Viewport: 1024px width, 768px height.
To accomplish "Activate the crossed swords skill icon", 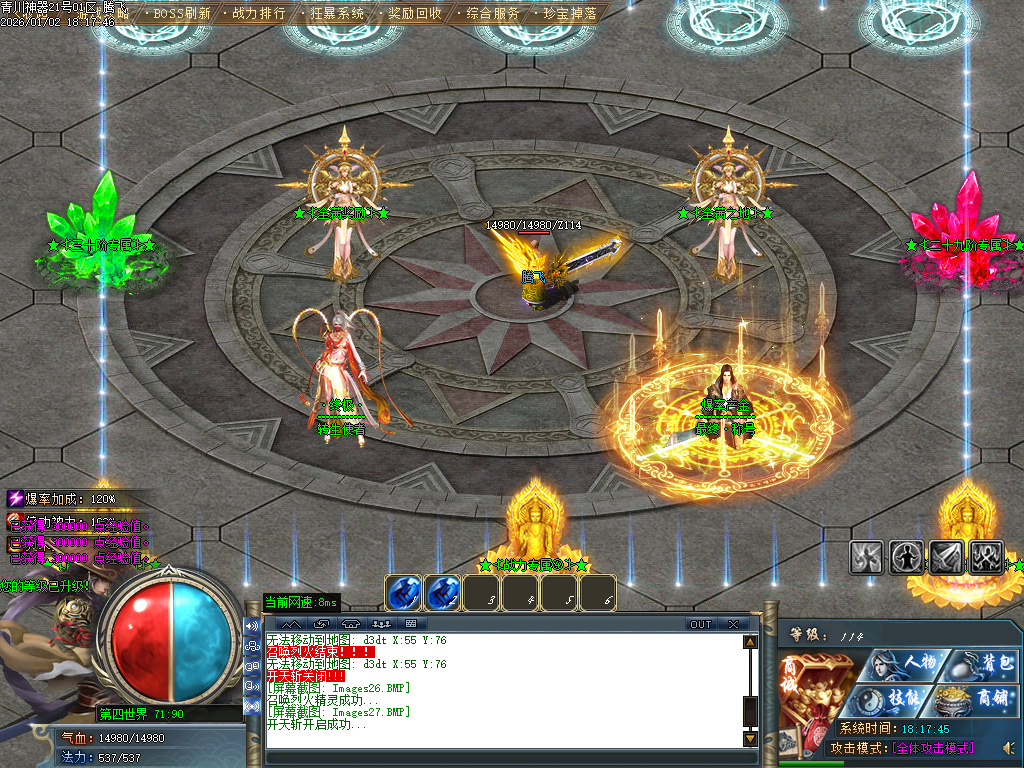I will (x=986, y=557).
